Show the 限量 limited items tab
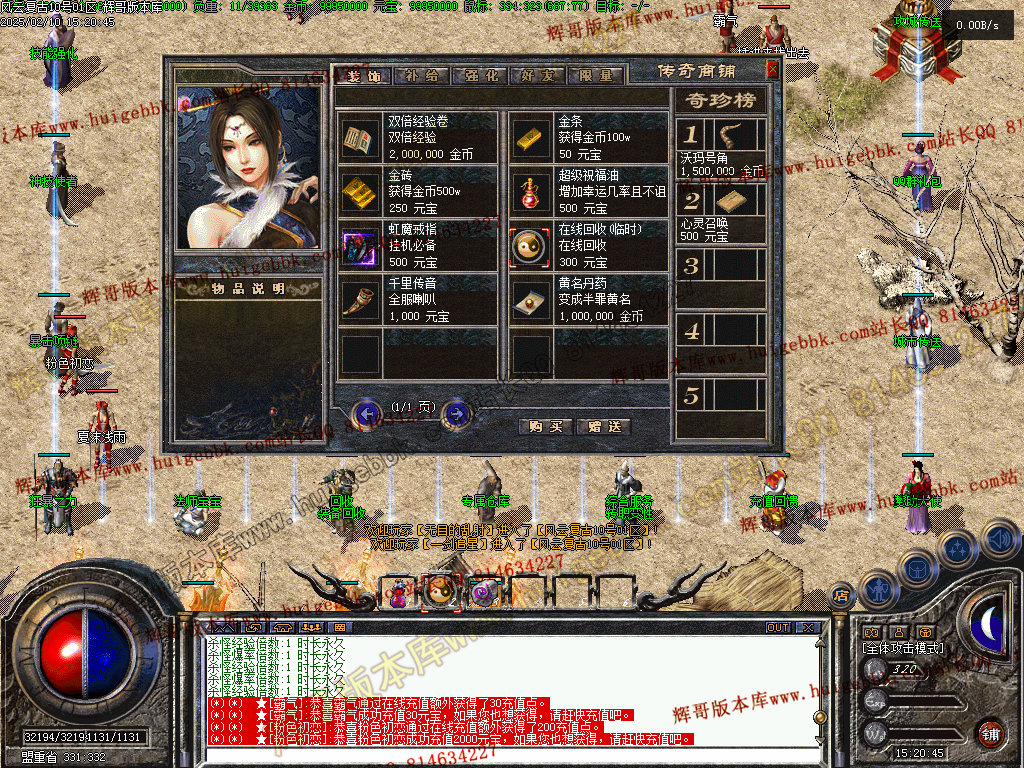Image resolution: width=1024 pixels, height=768 pixels. pos(596,76)
